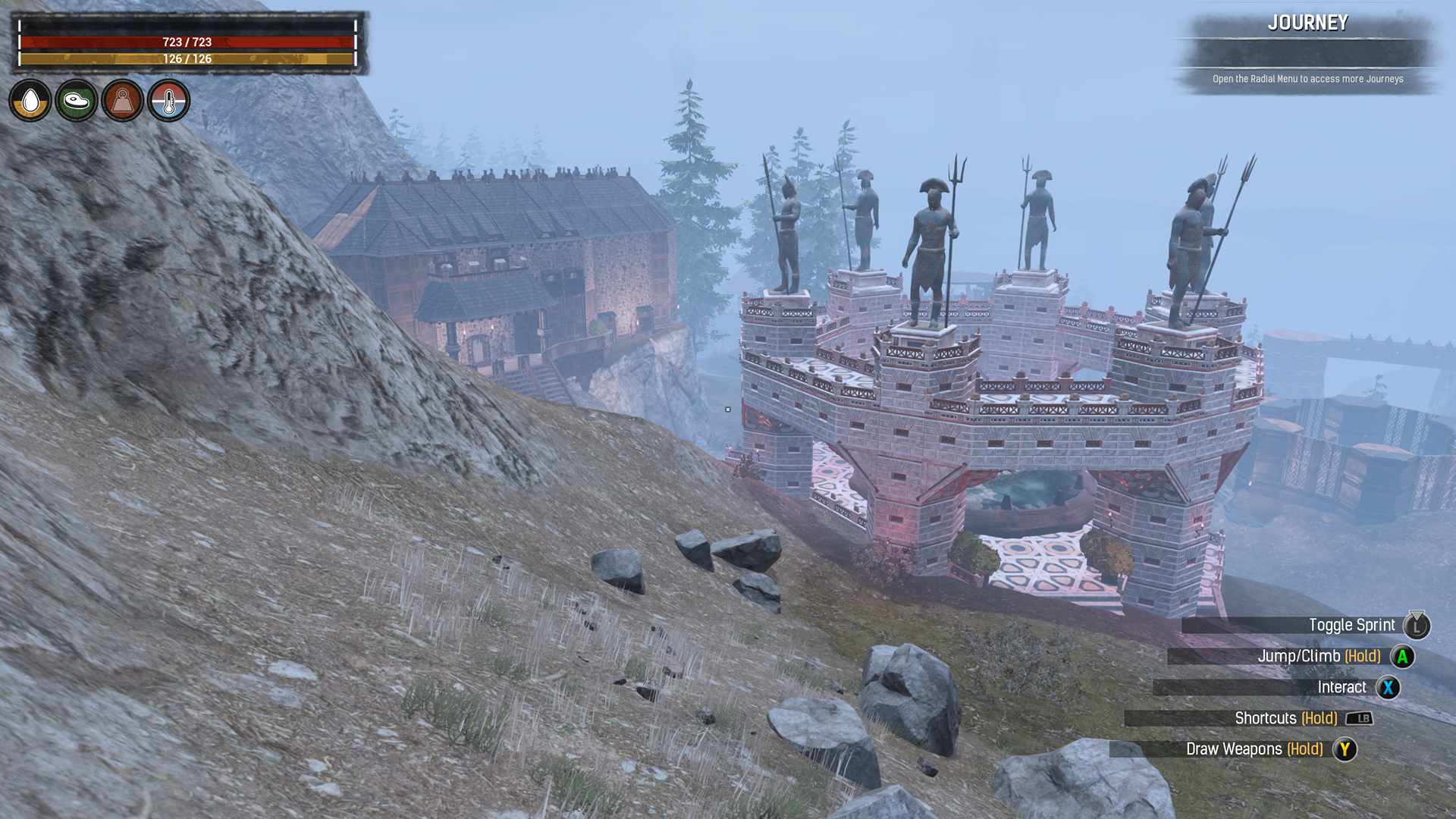Screen dimensions: 1456x819
Task: Click the temperature thermometer status icon
Action: (169, 100)
